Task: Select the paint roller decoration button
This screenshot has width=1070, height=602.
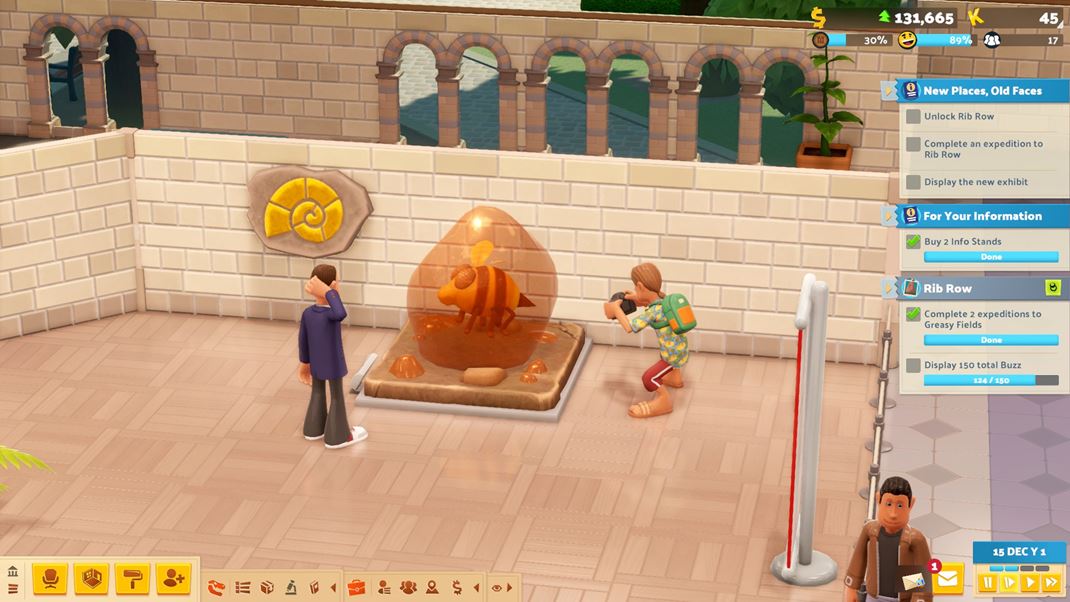Action: tap(132, 578)
